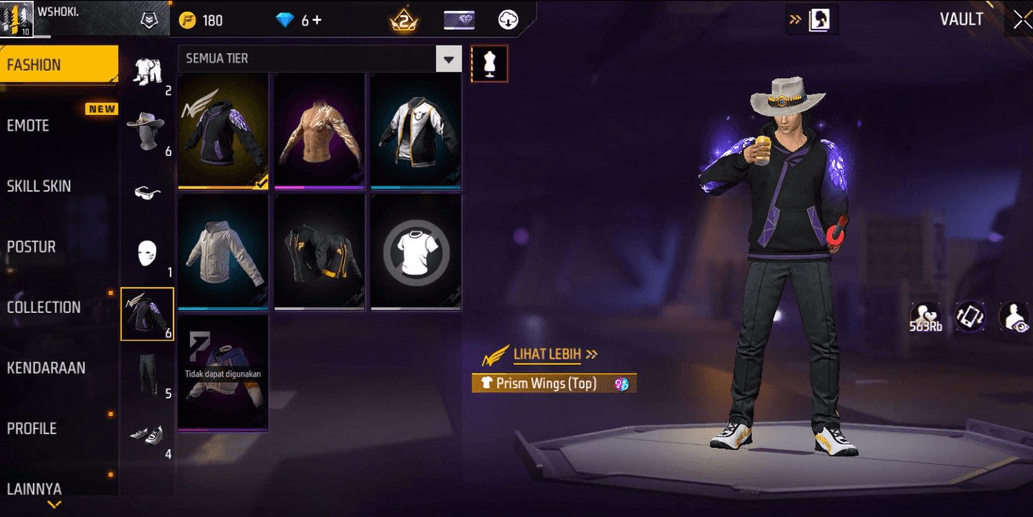Pick the white face mask category
This screenshot has width=1033, height=517.
click(x=147, y=253)
